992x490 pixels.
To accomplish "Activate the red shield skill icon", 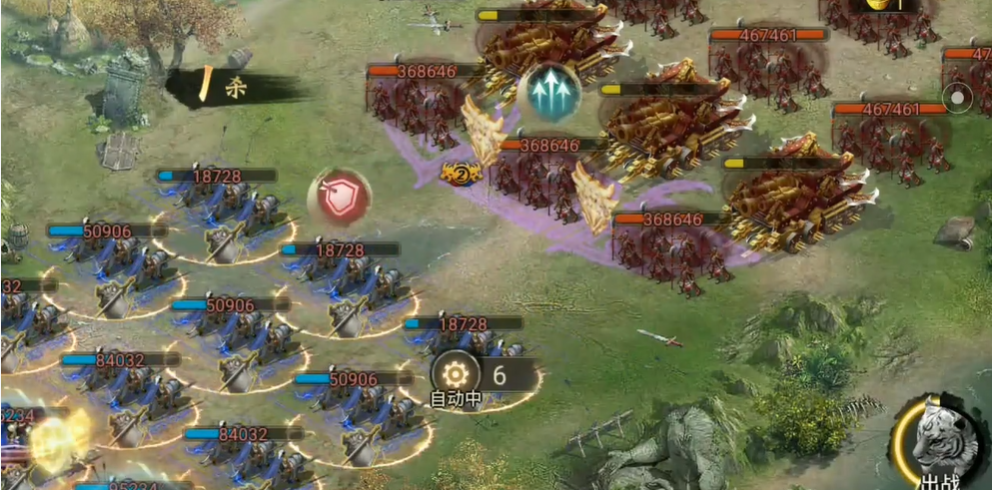I will 340,197.
